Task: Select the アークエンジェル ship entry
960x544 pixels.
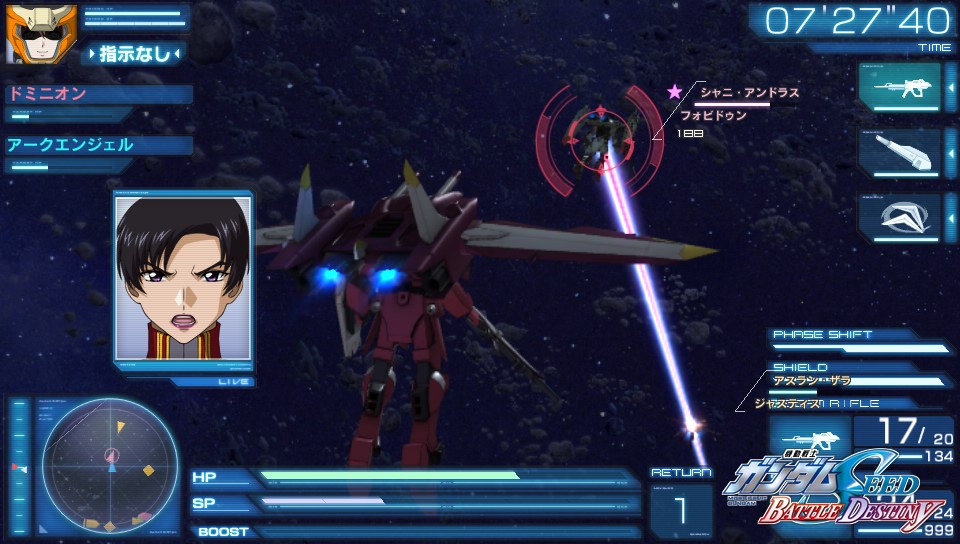Action: [98, 145]
